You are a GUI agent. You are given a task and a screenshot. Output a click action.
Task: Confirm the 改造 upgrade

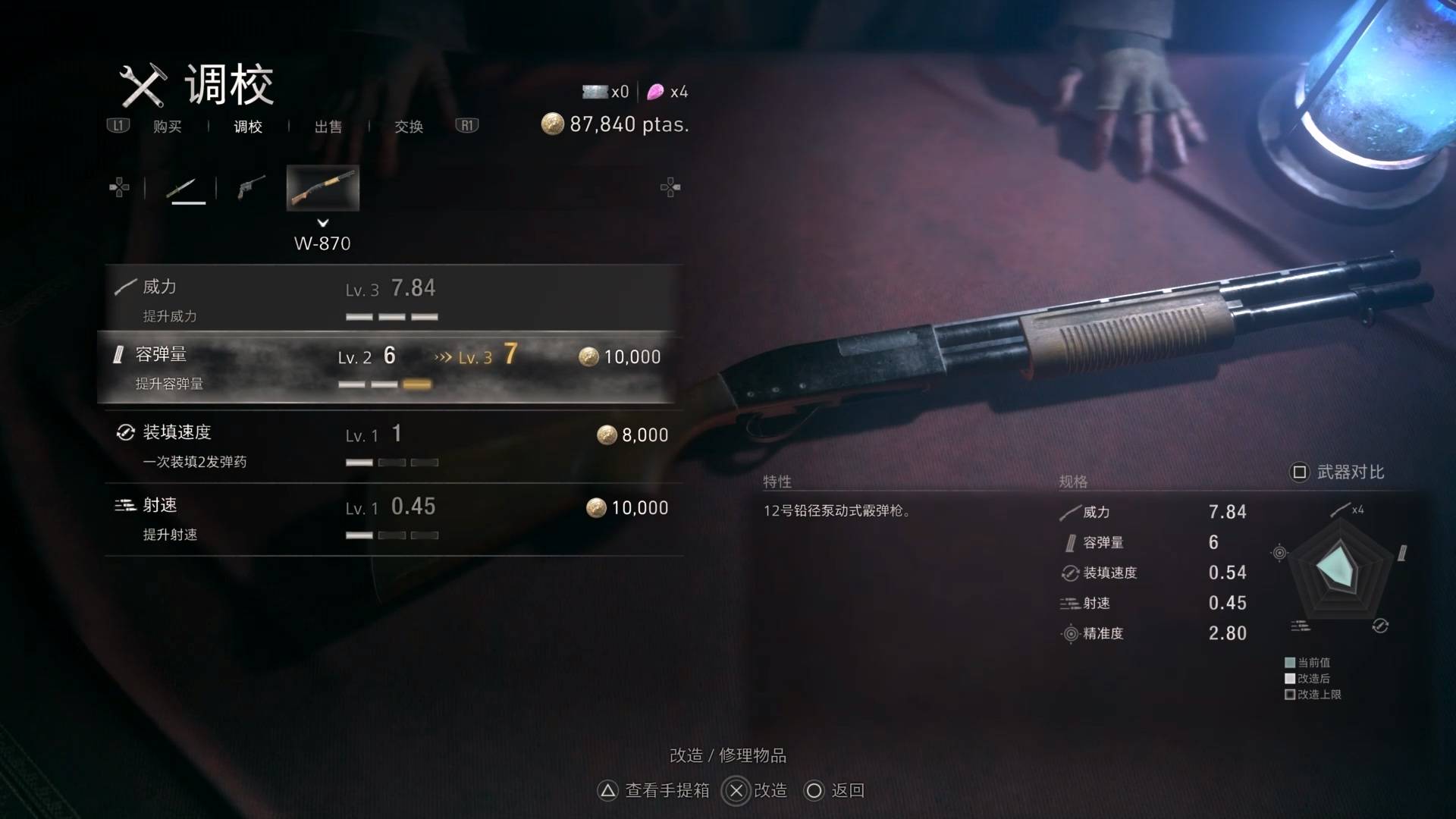[x=756, y=790]
